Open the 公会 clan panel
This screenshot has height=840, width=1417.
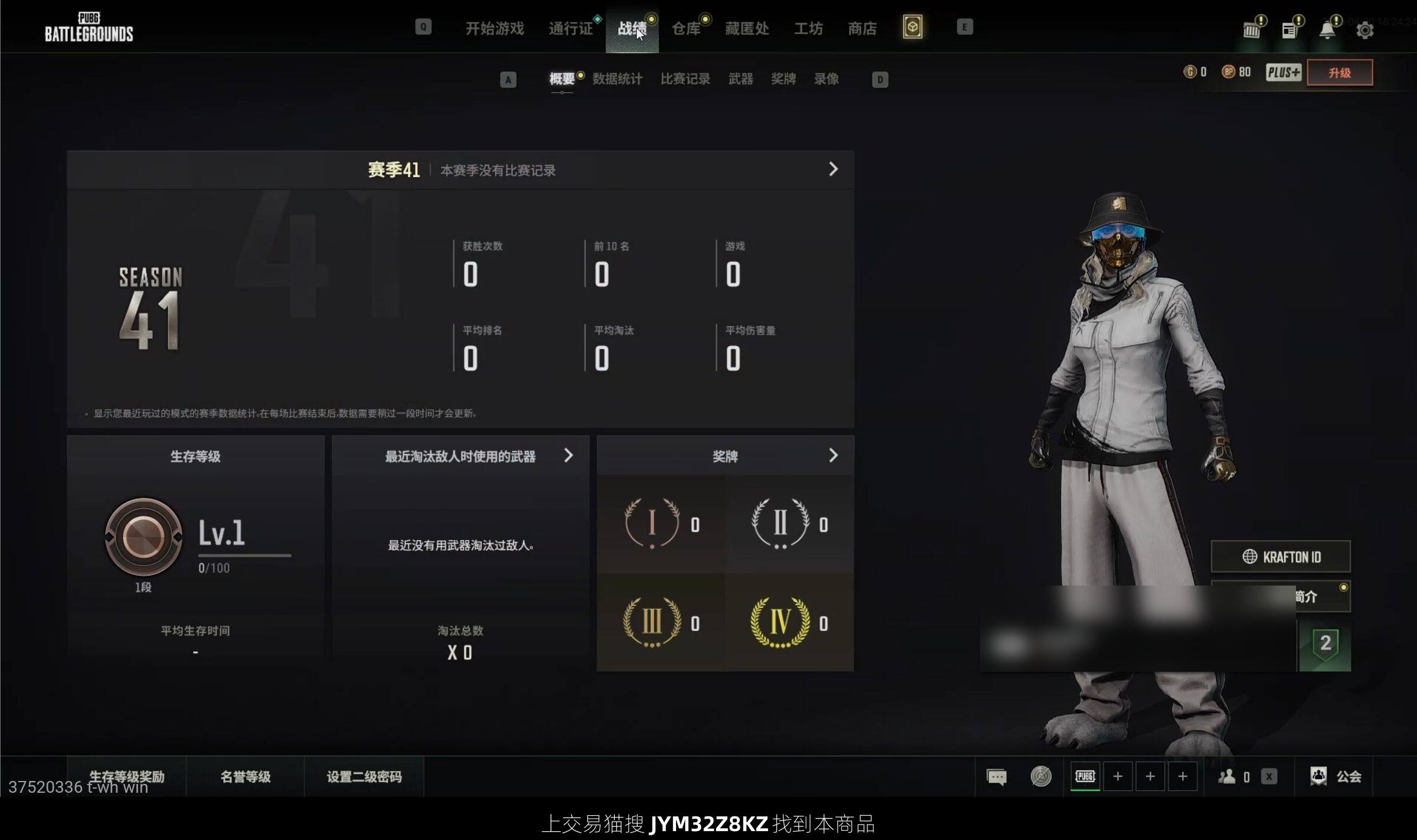click(1336, 776)
